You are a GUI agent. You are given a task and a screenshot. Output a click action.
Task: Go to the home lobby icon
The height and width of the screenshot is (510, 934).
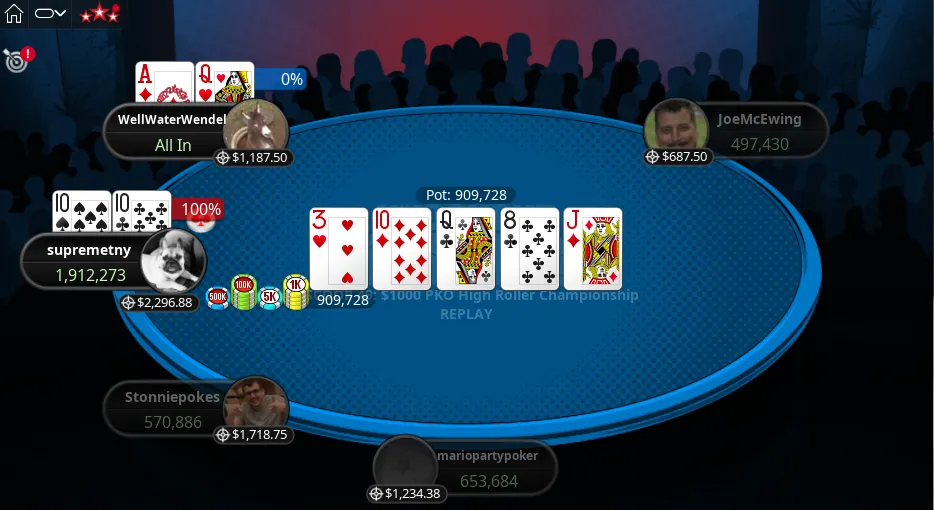(x=14, y=14)
